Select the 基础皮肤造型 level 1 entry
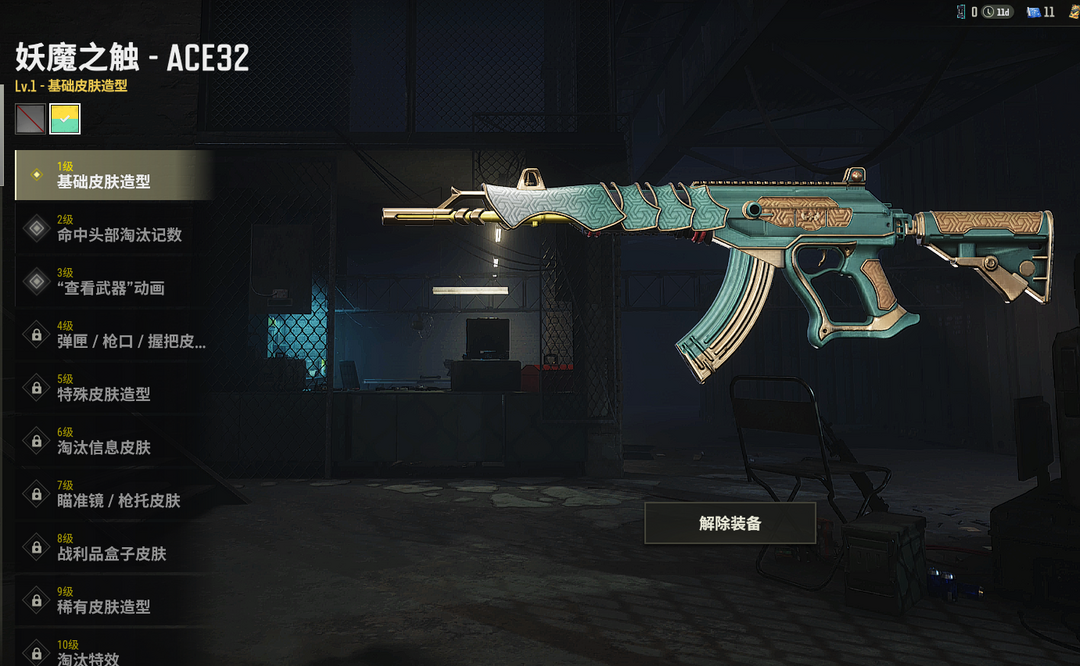Image resolution: width=1080 pixels, height=666 pixels. [x=112, y=175]
